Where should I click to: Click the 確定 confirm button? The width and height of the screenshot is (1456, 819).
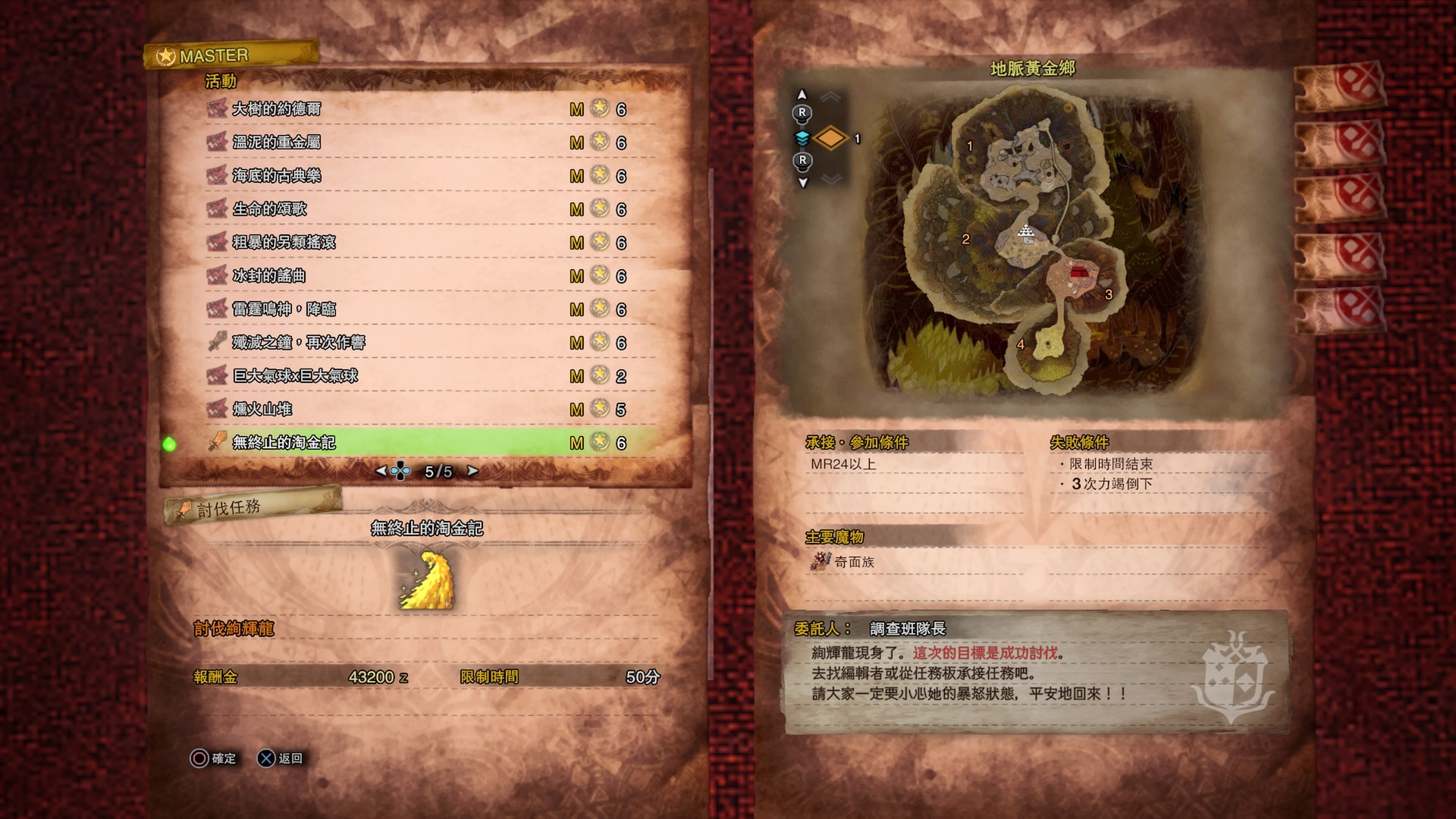point(214,758)
